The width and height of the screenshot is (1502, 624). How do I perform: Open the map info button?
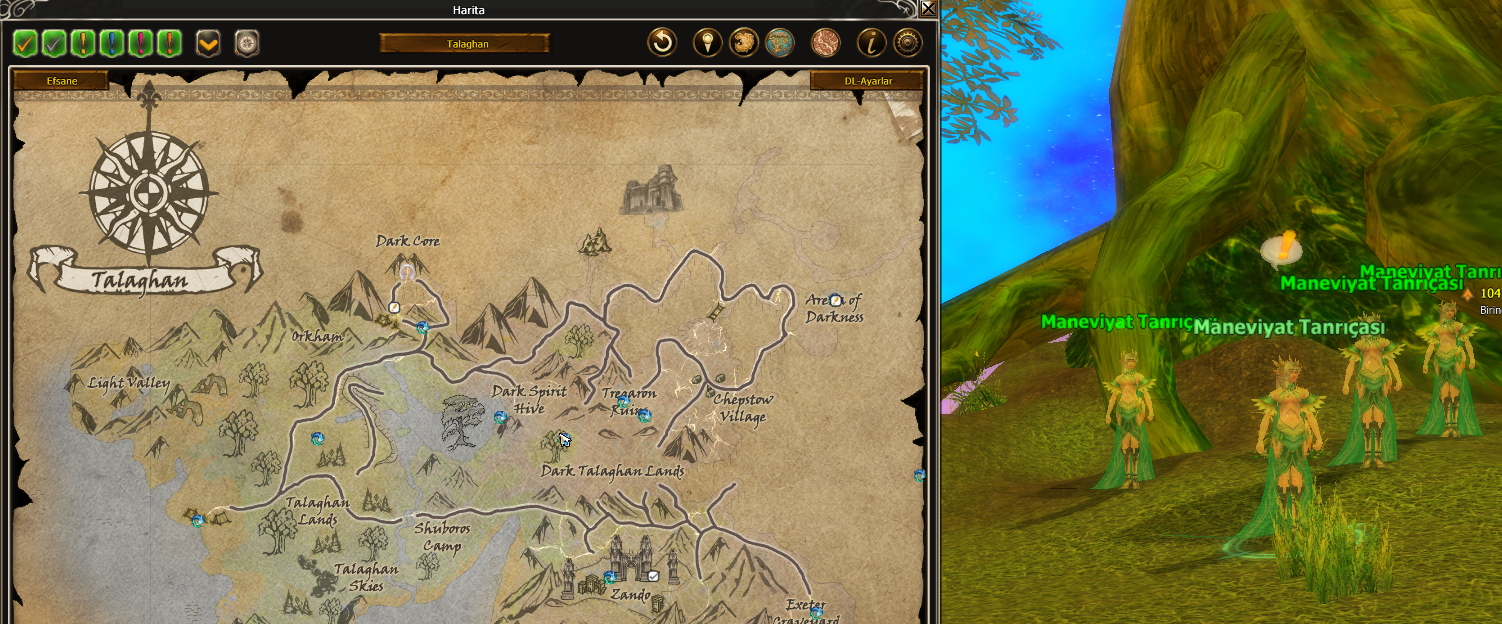coord(872,42)
